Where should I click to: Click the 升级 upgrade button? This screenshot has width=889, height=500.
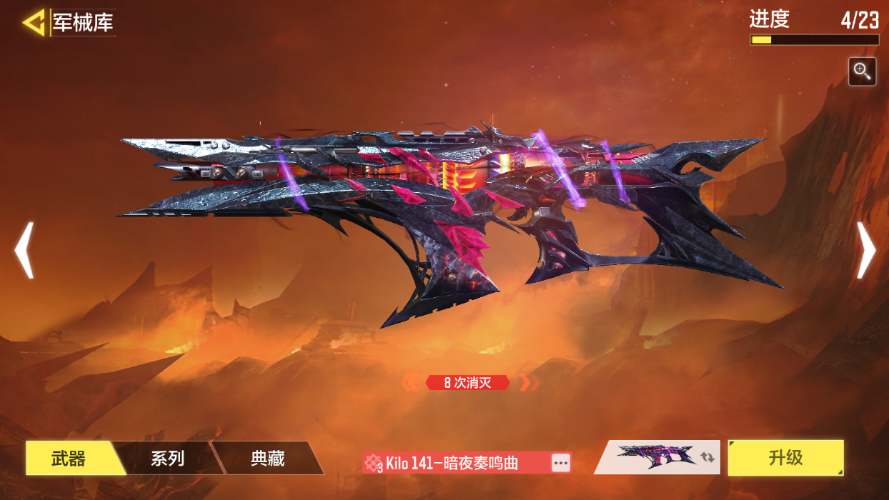tap(785, 458)
